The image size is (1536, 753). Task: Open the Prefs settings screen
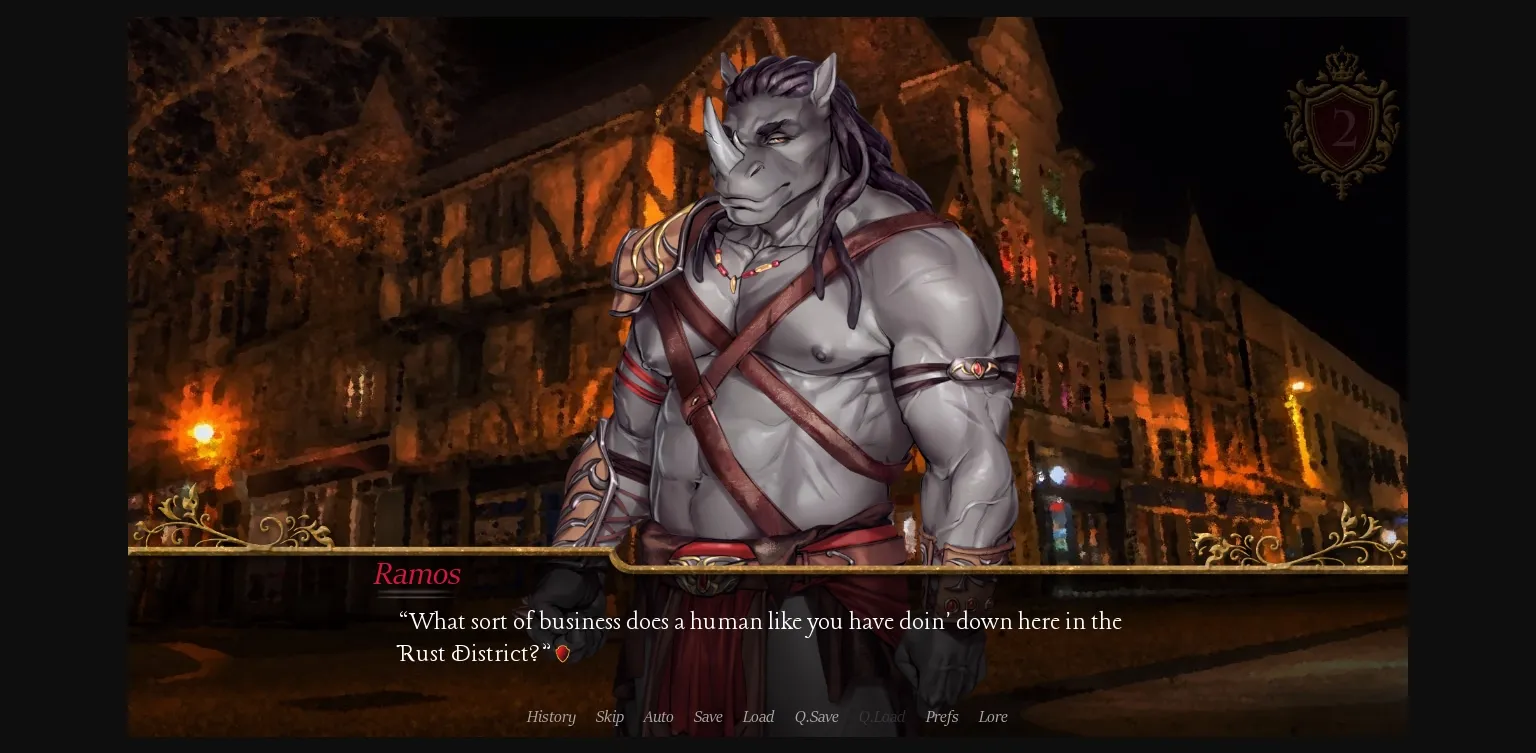tap(941, 717)
